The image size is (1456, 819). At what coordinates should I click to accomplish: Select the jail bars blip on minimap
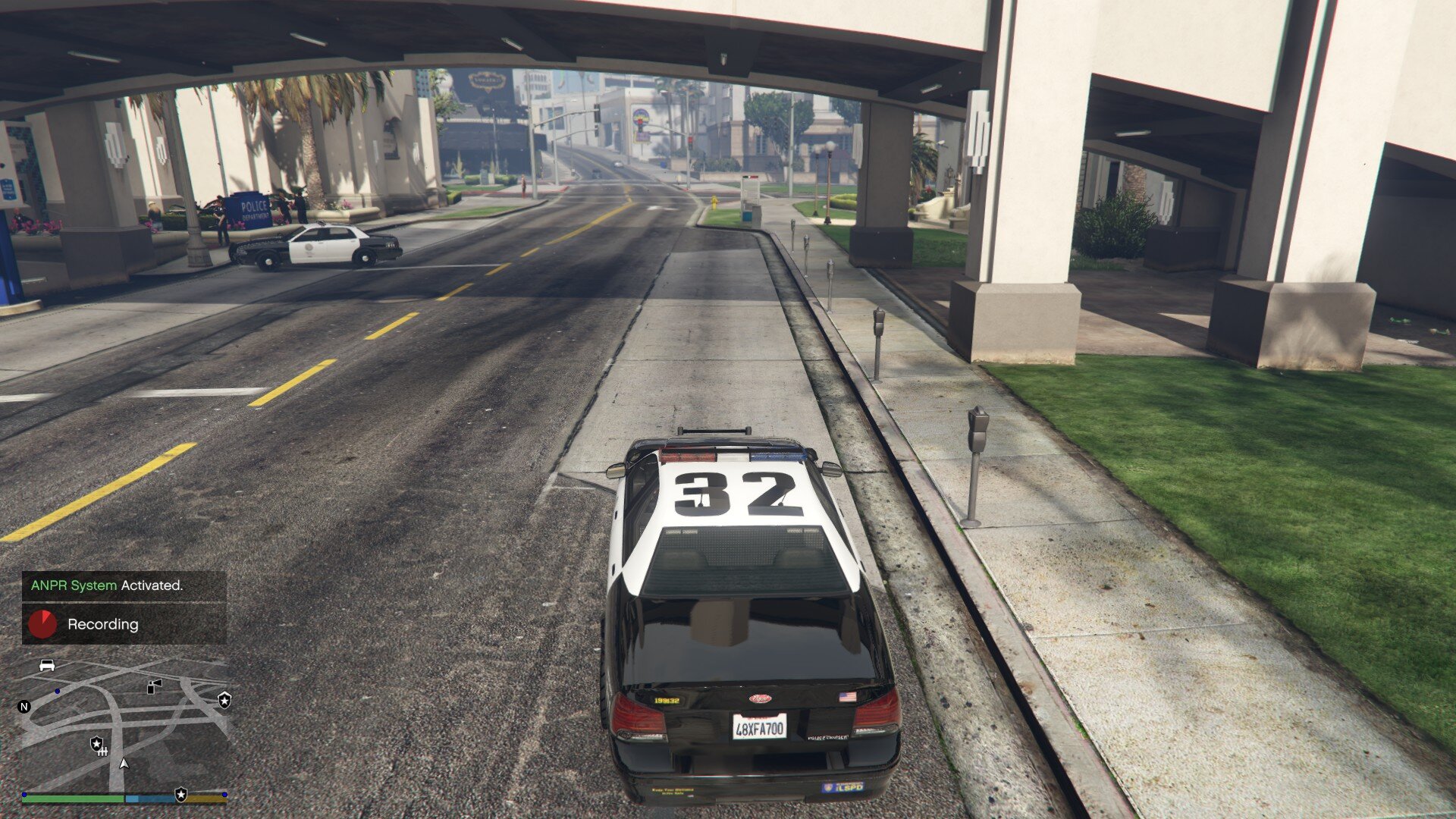pos(103,751)
